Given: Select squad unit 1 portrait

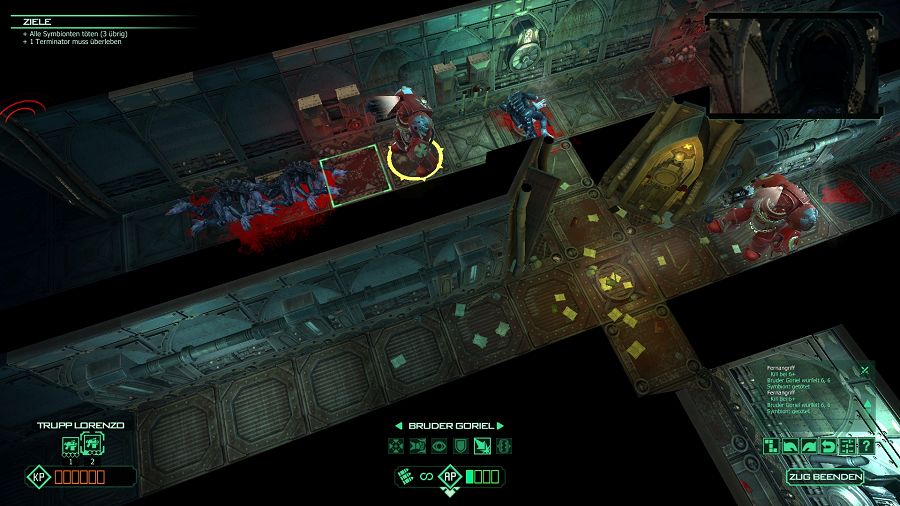Looking at the screenshot, I should coord(70,446).
